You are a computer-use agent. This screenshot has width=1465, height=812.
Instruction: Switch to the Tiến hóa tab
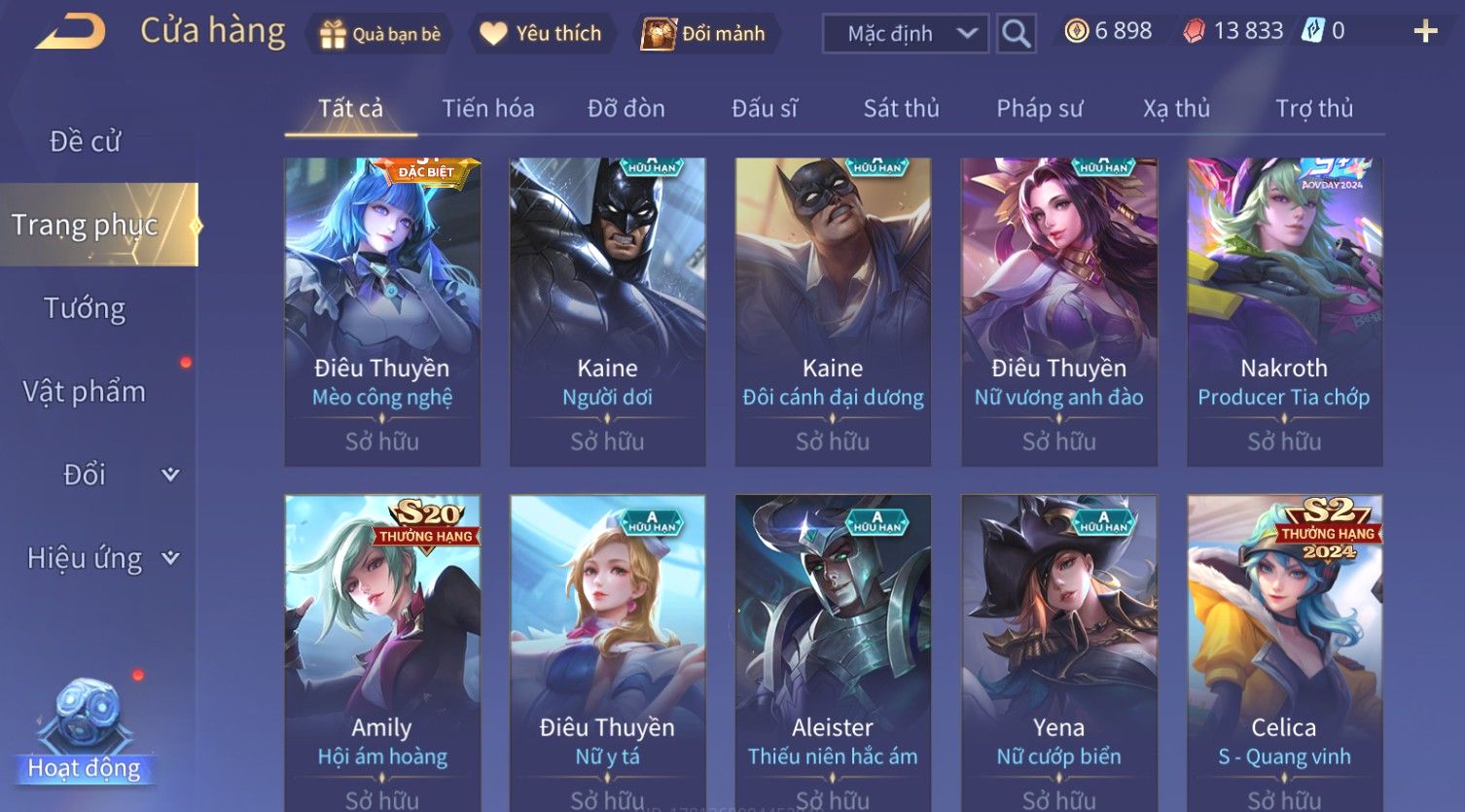[x=487, y=109]
